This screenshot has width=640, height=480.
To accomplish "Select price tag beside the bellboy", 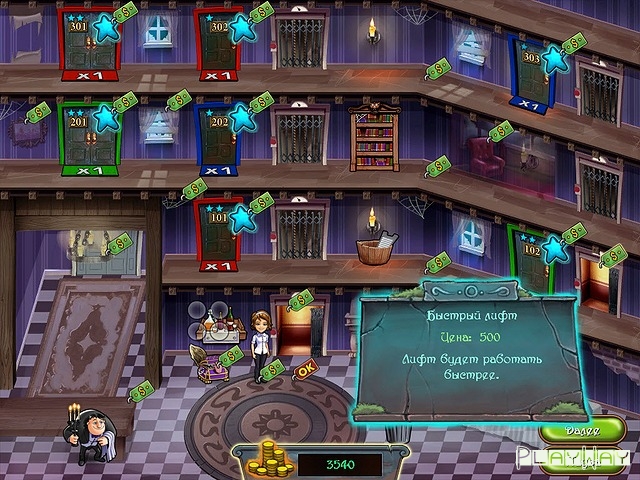I will point(142,389).
